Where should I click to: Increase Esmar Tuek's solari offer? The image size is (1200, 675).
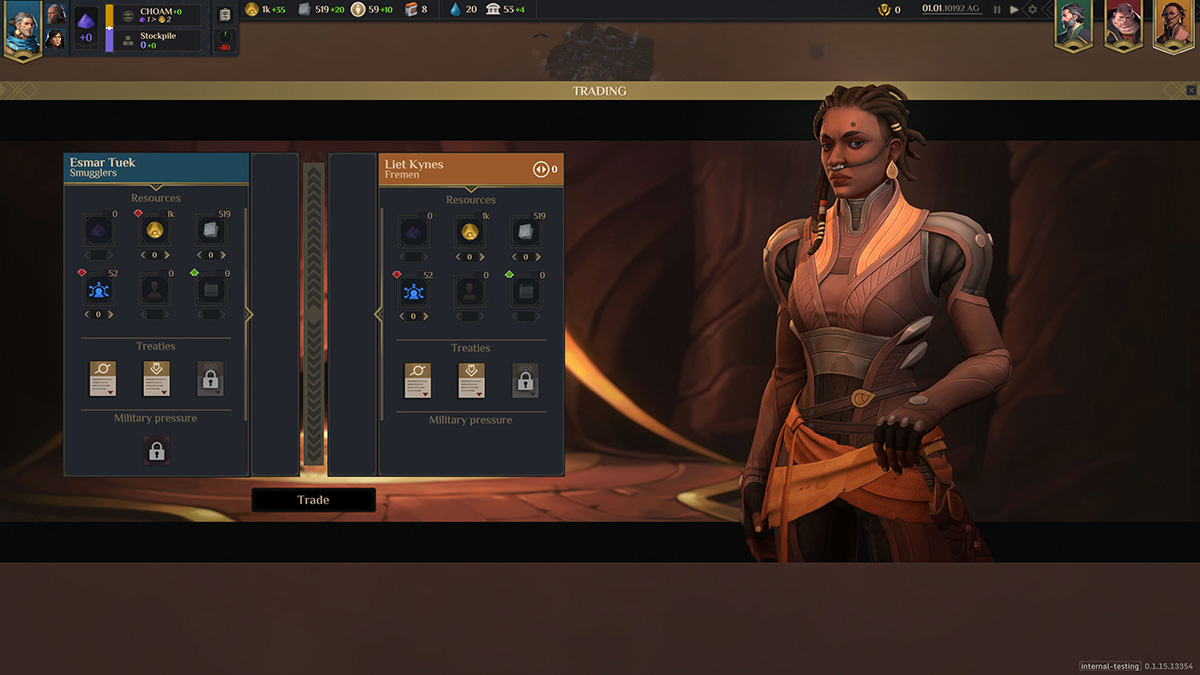point(169,255)
